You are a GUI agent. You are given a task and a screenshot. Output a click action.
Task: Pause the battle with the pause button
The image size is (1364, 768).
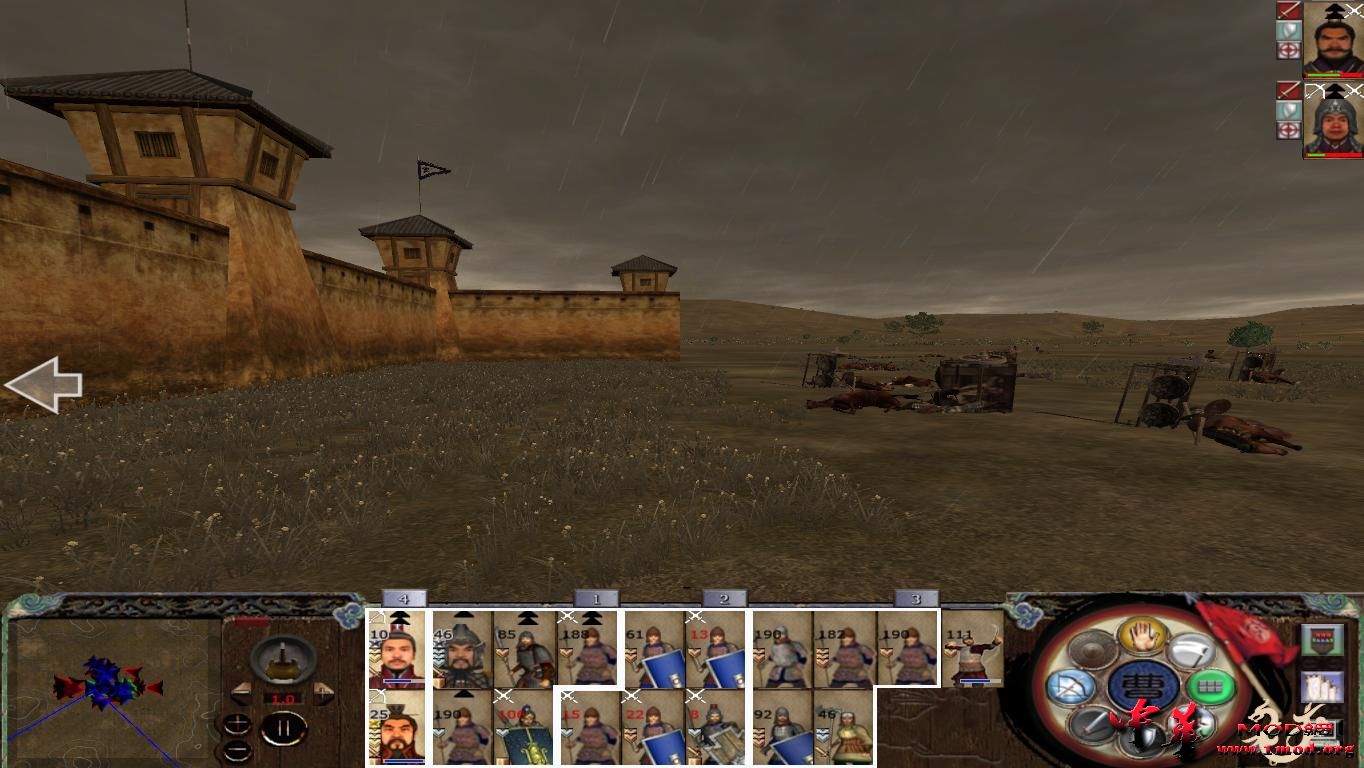tap(285, 727)
